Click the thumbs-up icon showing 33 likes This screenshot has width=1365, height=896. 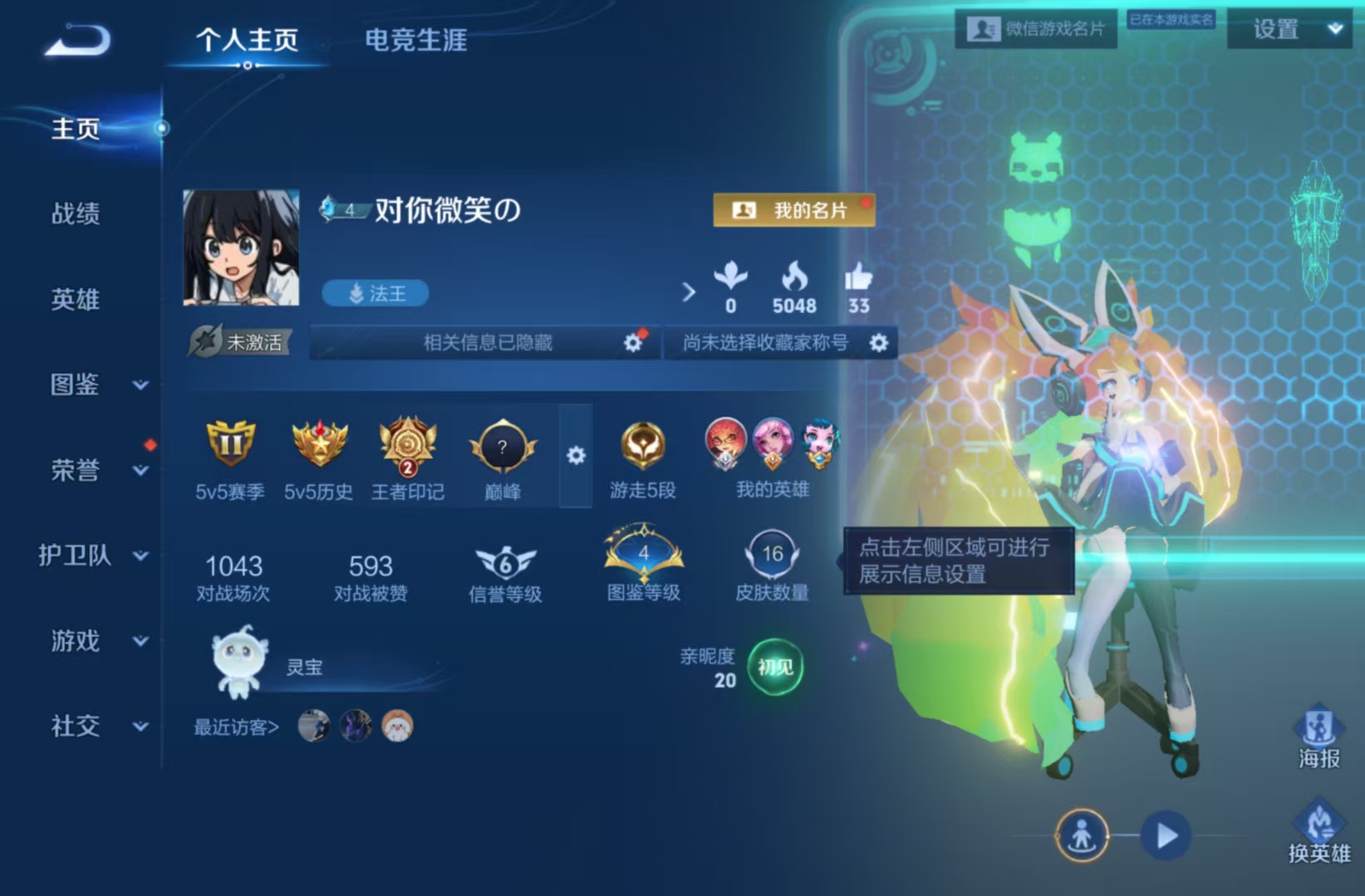coord(859,282)
